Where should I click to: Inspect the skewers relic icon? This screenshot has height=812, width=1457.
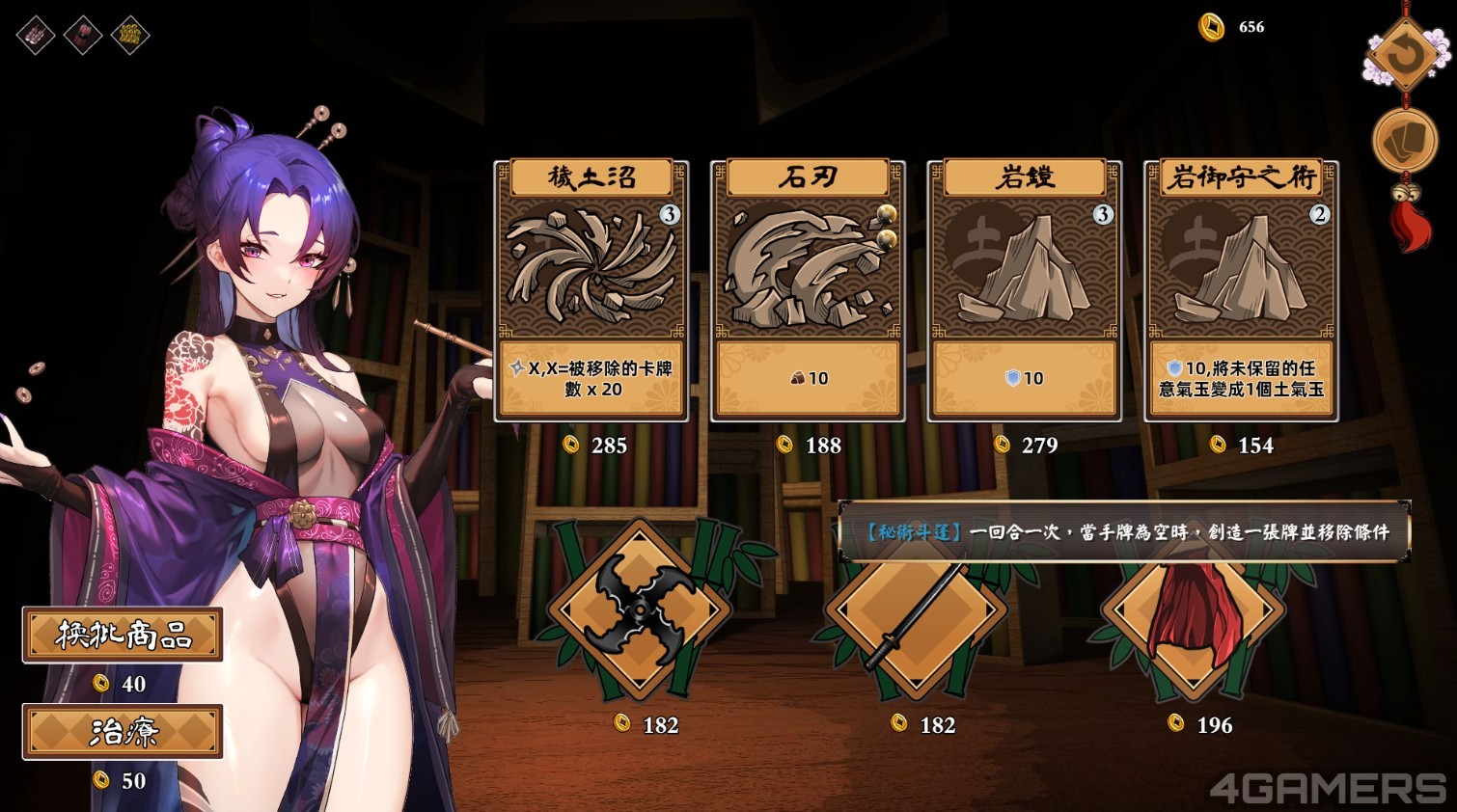(x=36, y=36)
